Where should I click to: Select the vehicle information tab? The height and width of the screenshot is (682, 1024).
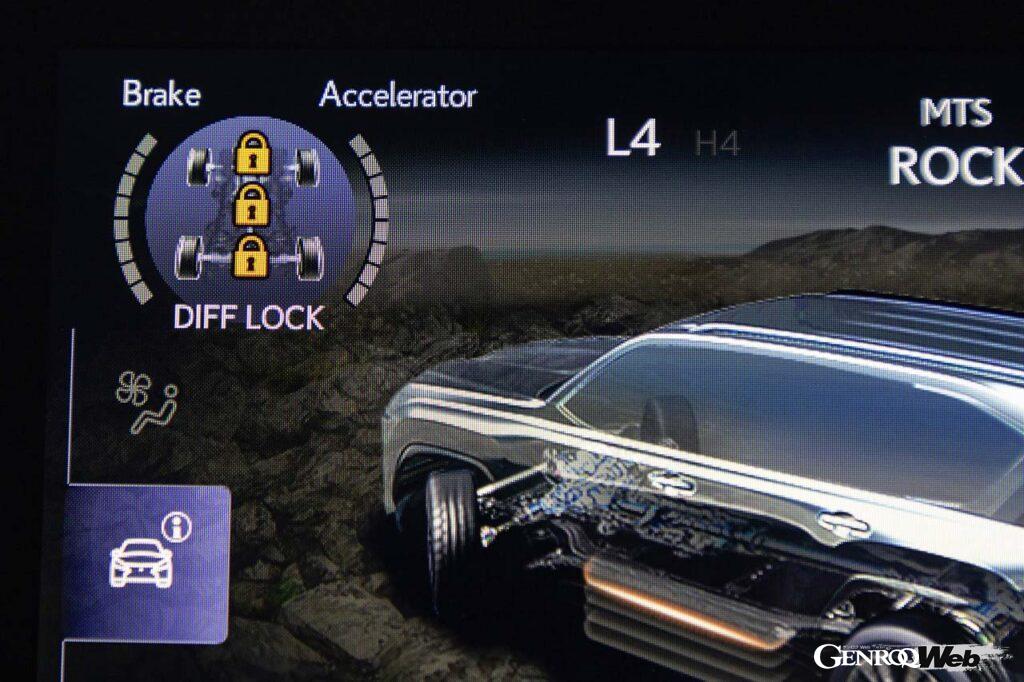point(146,557)
